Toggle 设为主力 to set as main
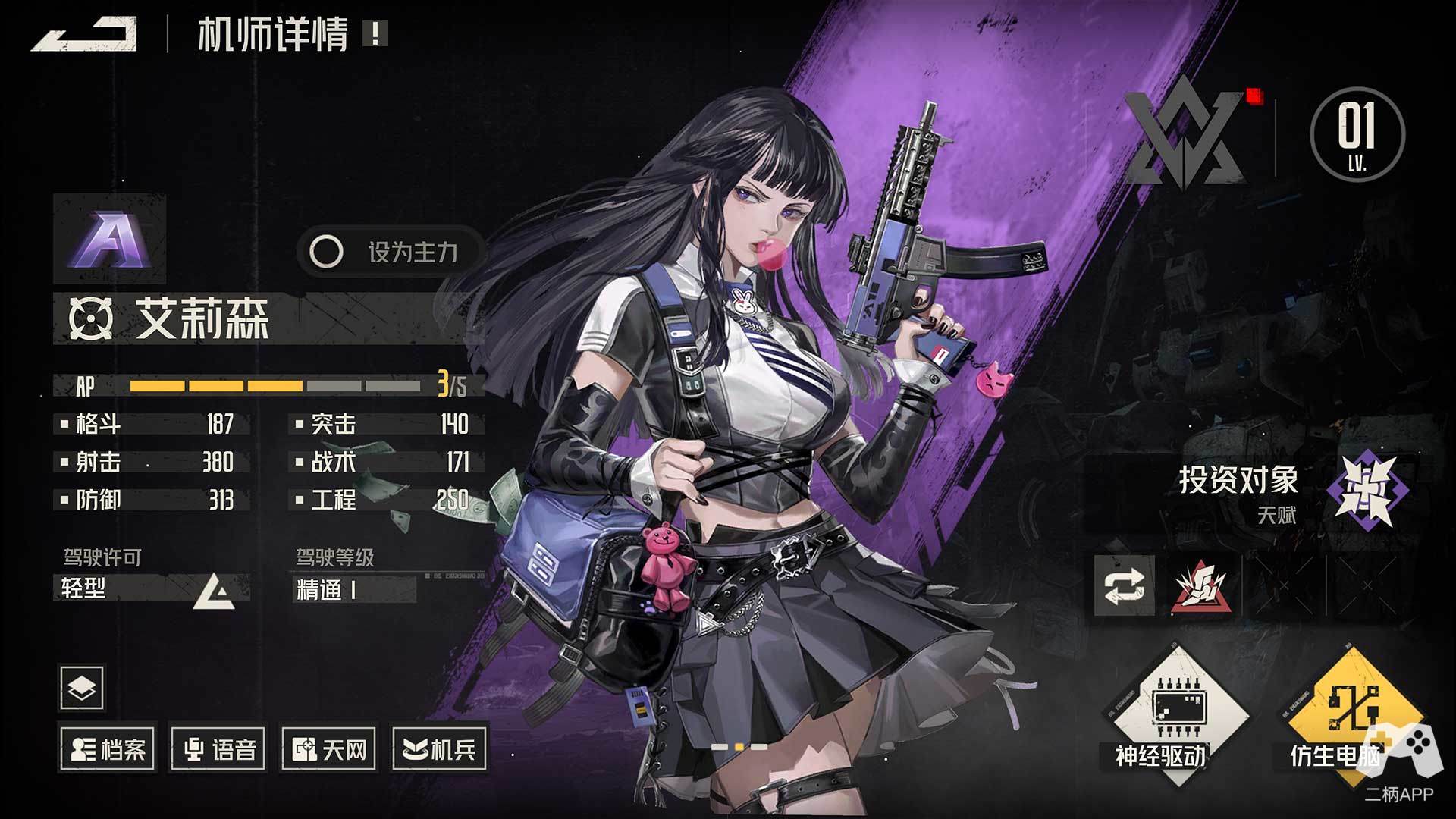The image size is (1456, 819). tap(391, 252)
